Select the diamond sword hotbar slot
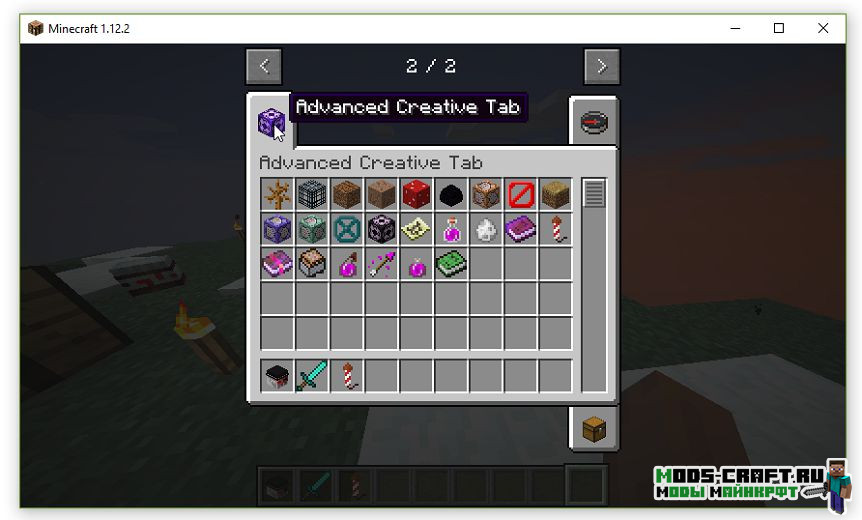 312,377
